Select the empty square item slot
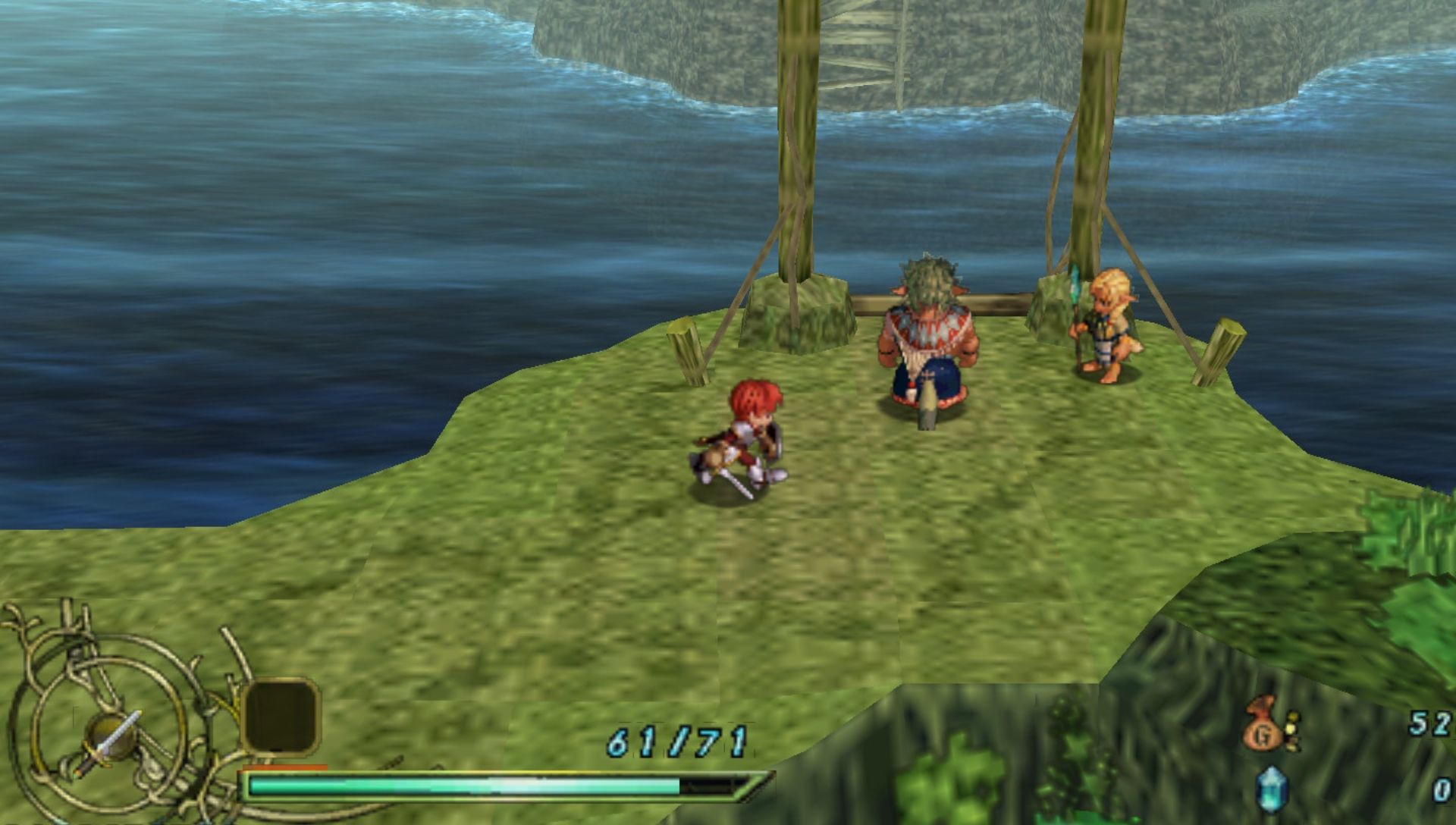1456x825 pixels. click(281, 716)
